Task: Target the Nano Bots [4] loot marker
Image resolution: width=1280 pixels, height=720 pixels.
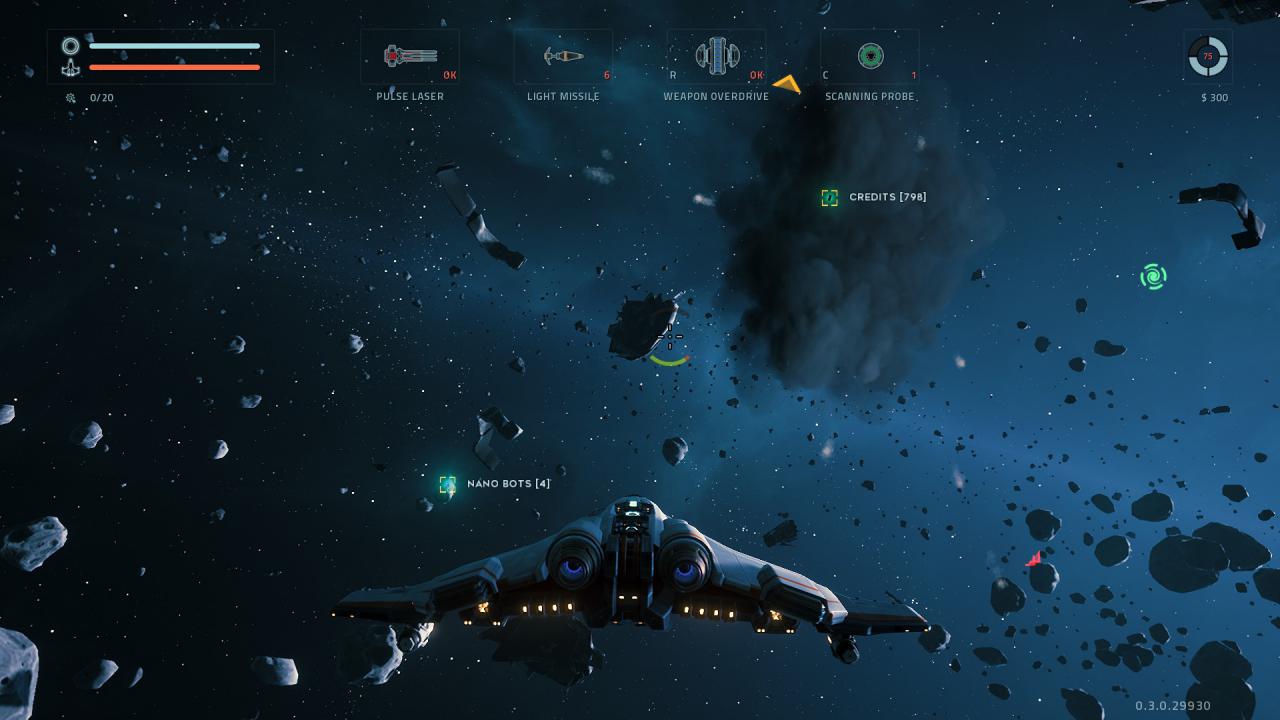Action: pos(448,485)
